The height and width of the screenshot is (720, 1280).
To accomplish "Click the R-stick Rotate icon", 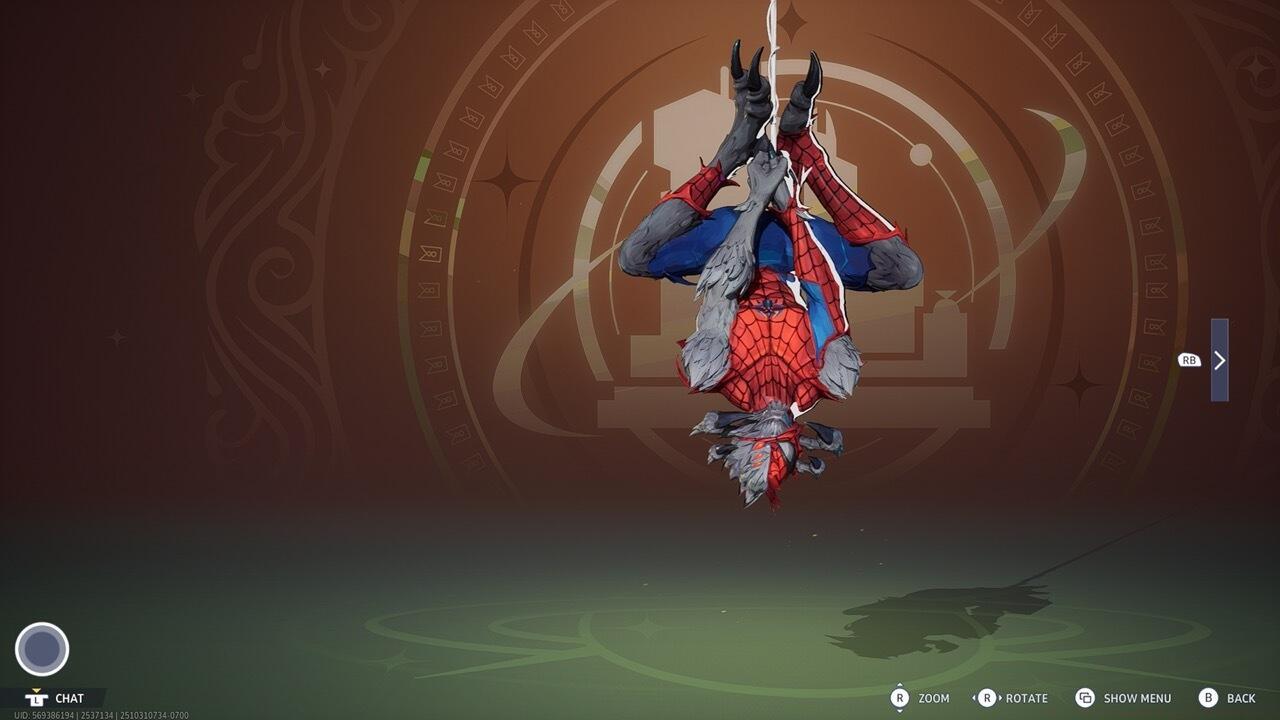I will point(988,698).
